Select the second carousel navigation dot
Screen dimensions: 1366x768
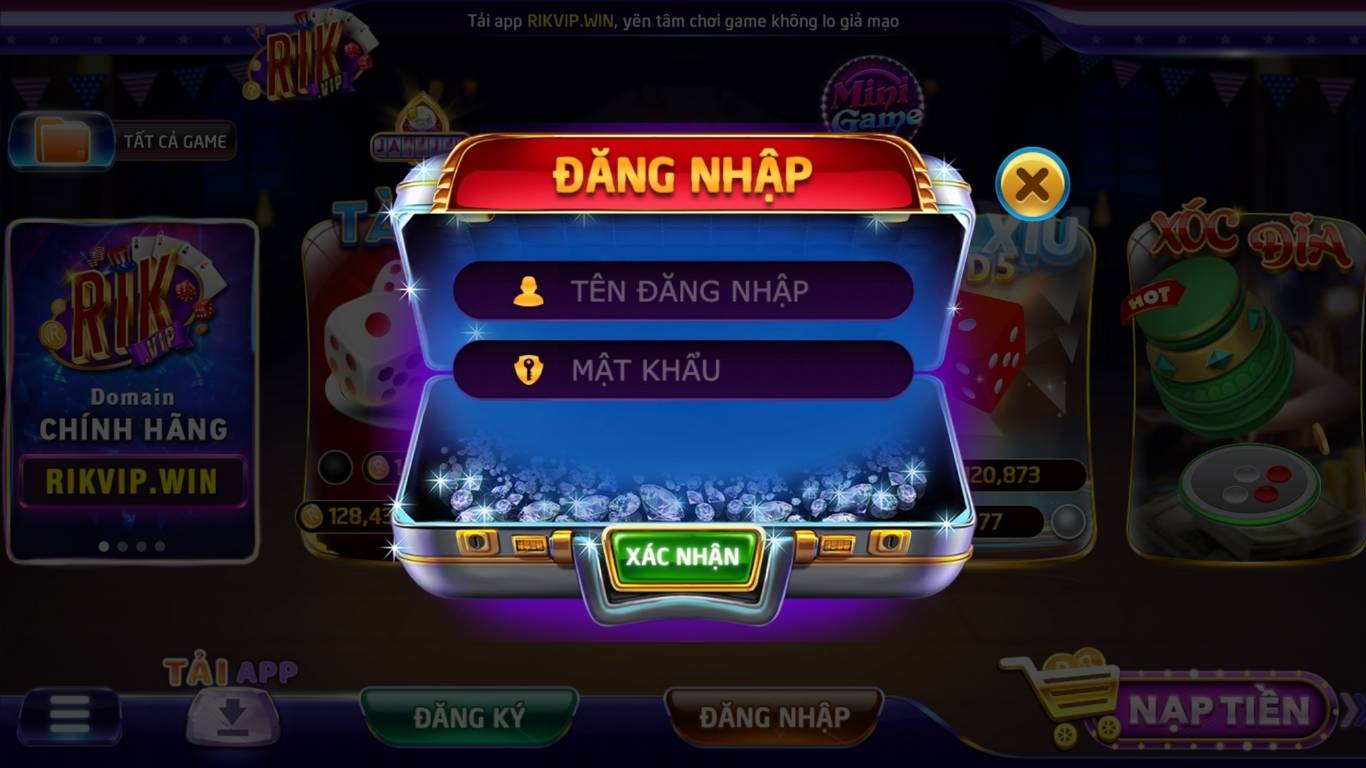click(122, 547)
